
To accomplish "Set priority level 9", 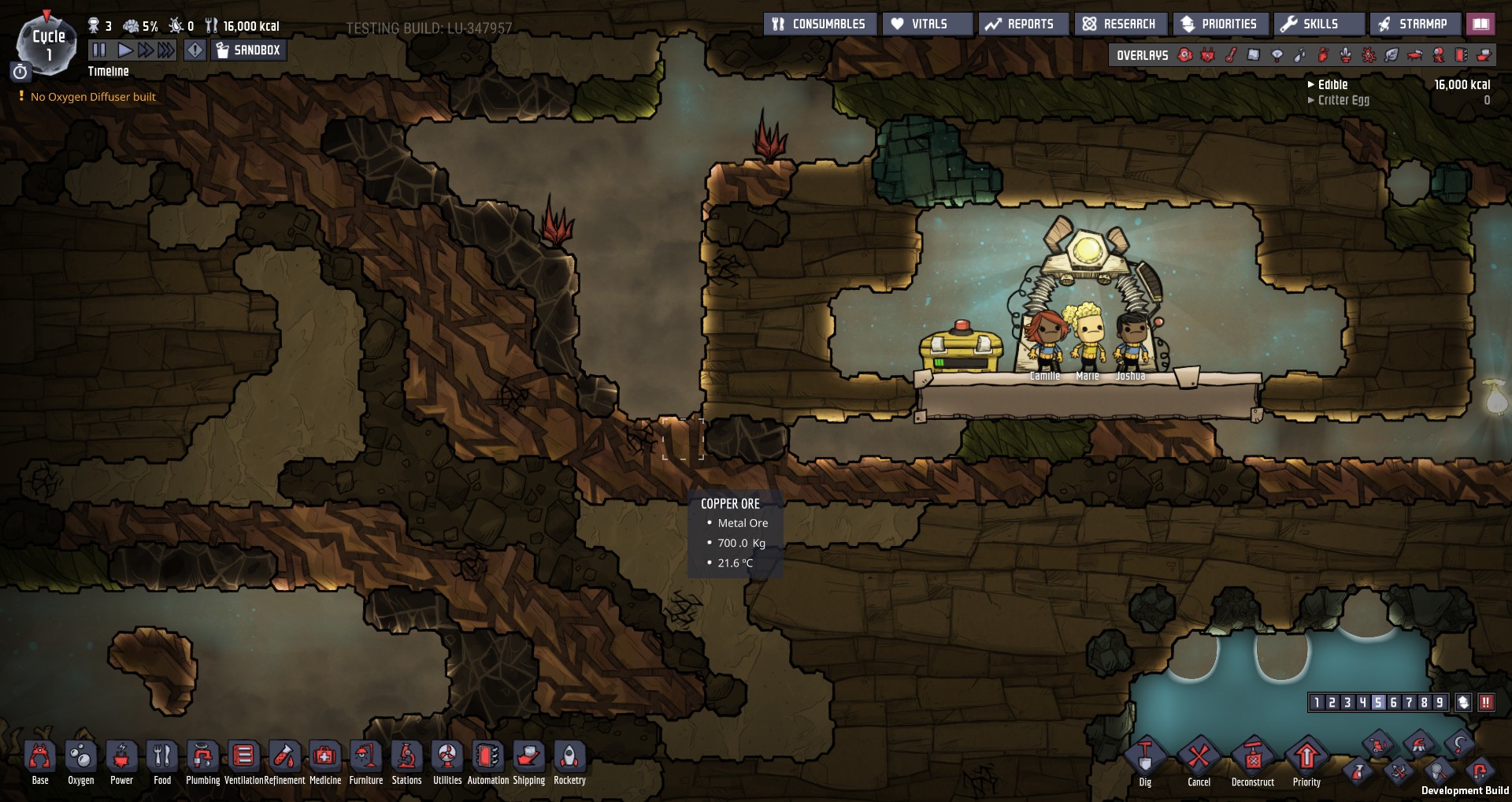I will pyautogui.click(x=1440, y=703).
